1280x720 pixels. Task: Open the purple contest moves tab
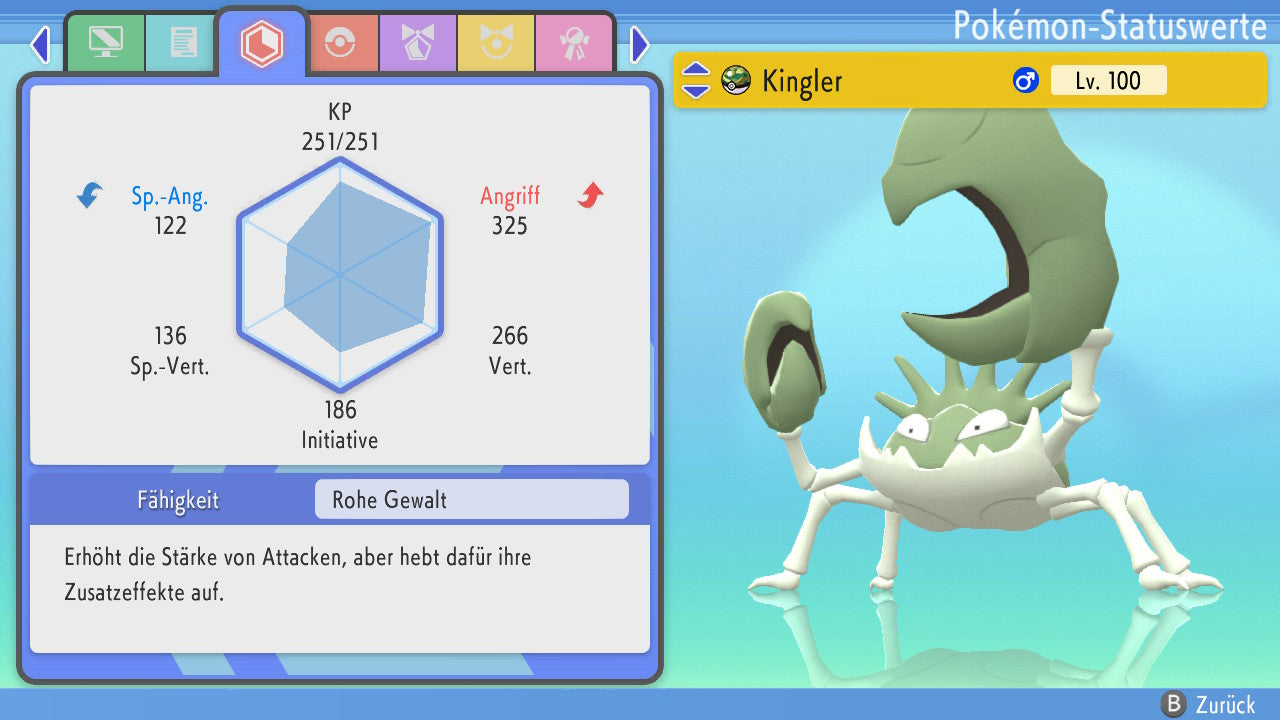click(x=417, y=43)
